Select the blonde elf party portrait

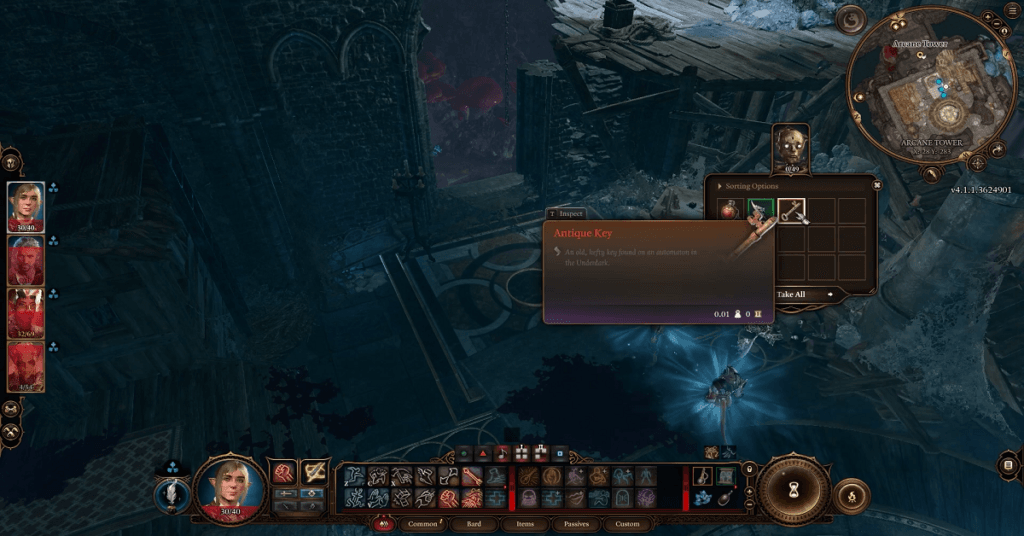26,205
